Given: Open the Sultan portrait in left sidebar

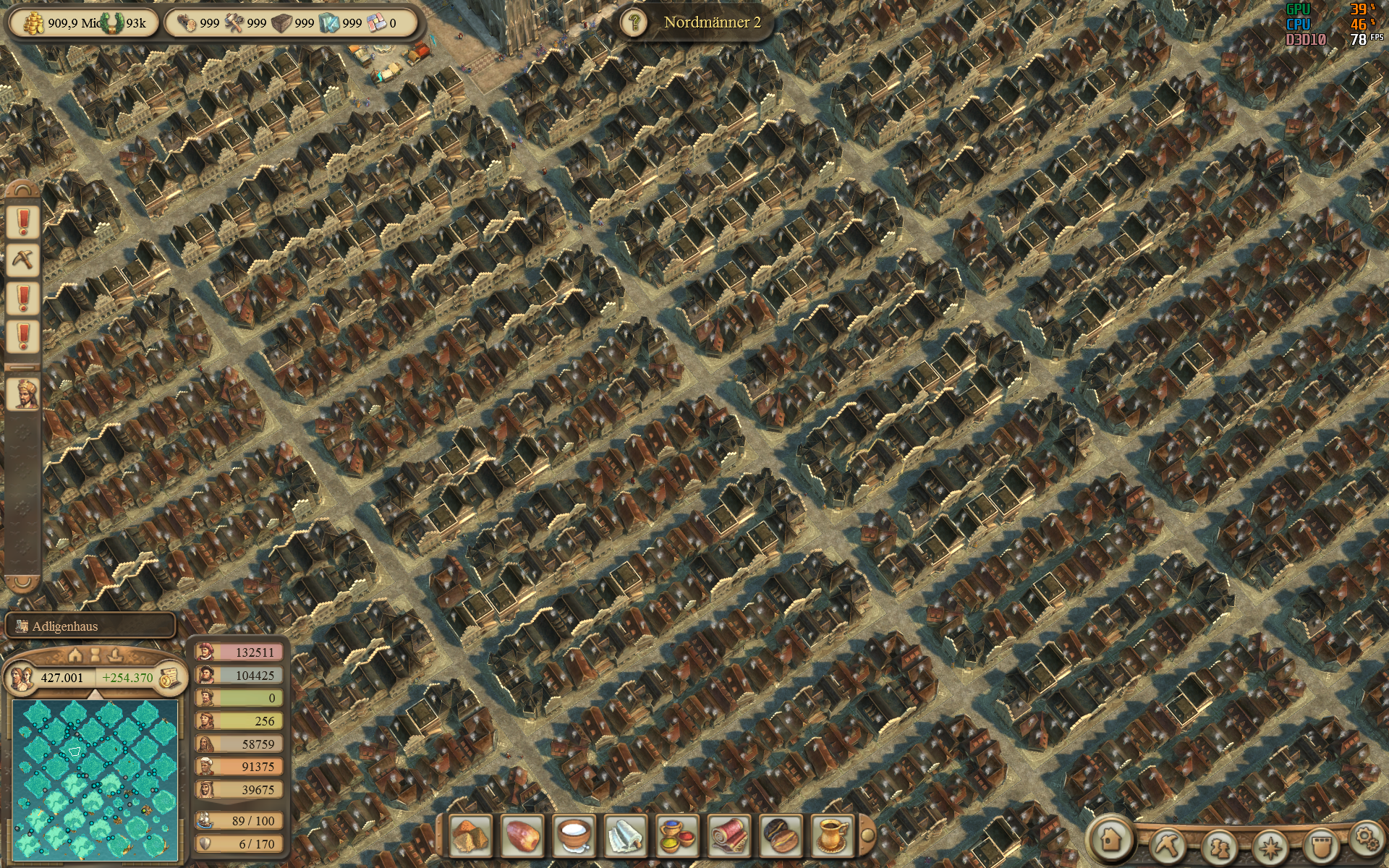Looking at the screenshot, I should [21, 395].
